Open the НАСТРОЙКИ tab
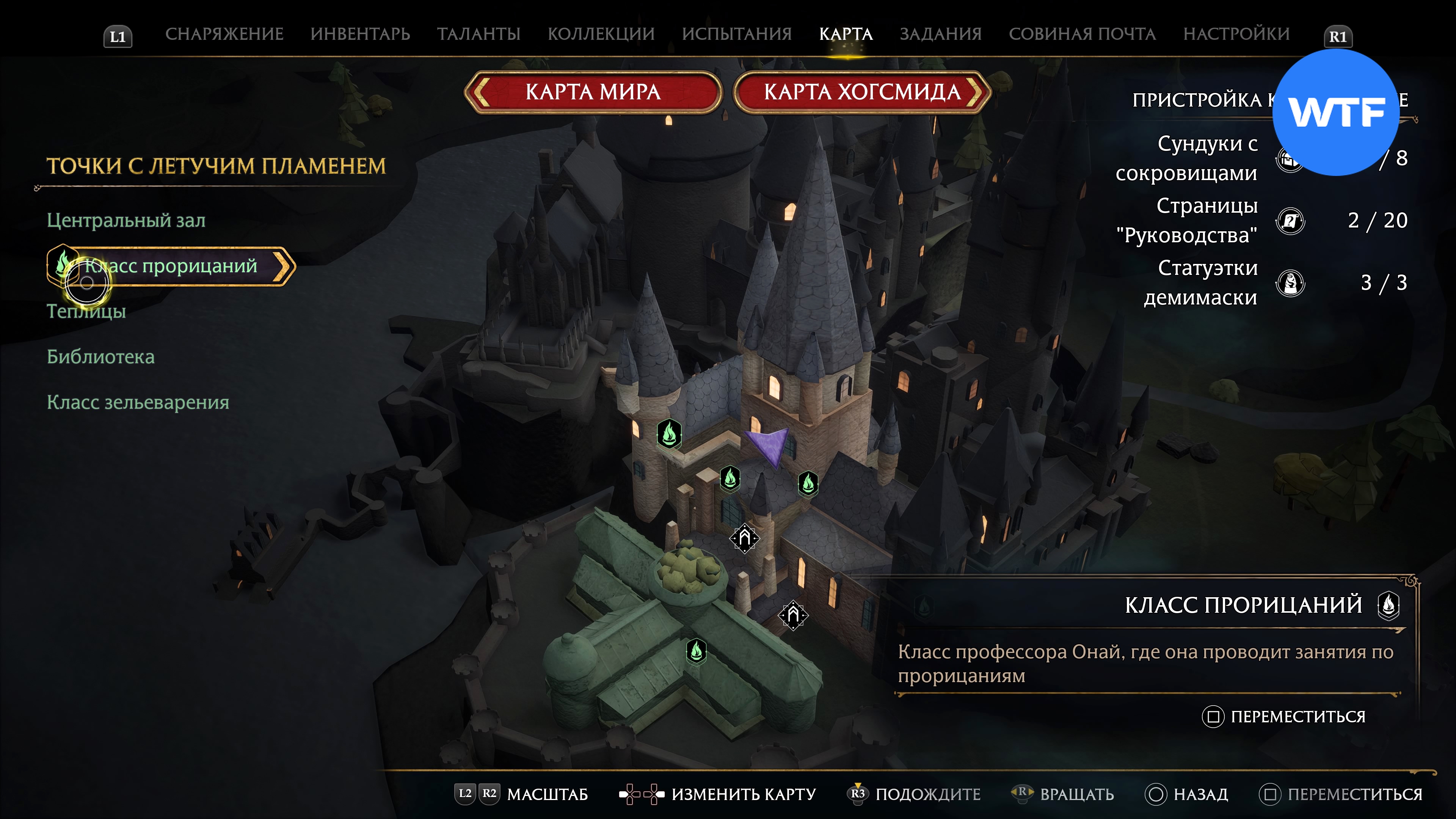 pos(1236,35)
